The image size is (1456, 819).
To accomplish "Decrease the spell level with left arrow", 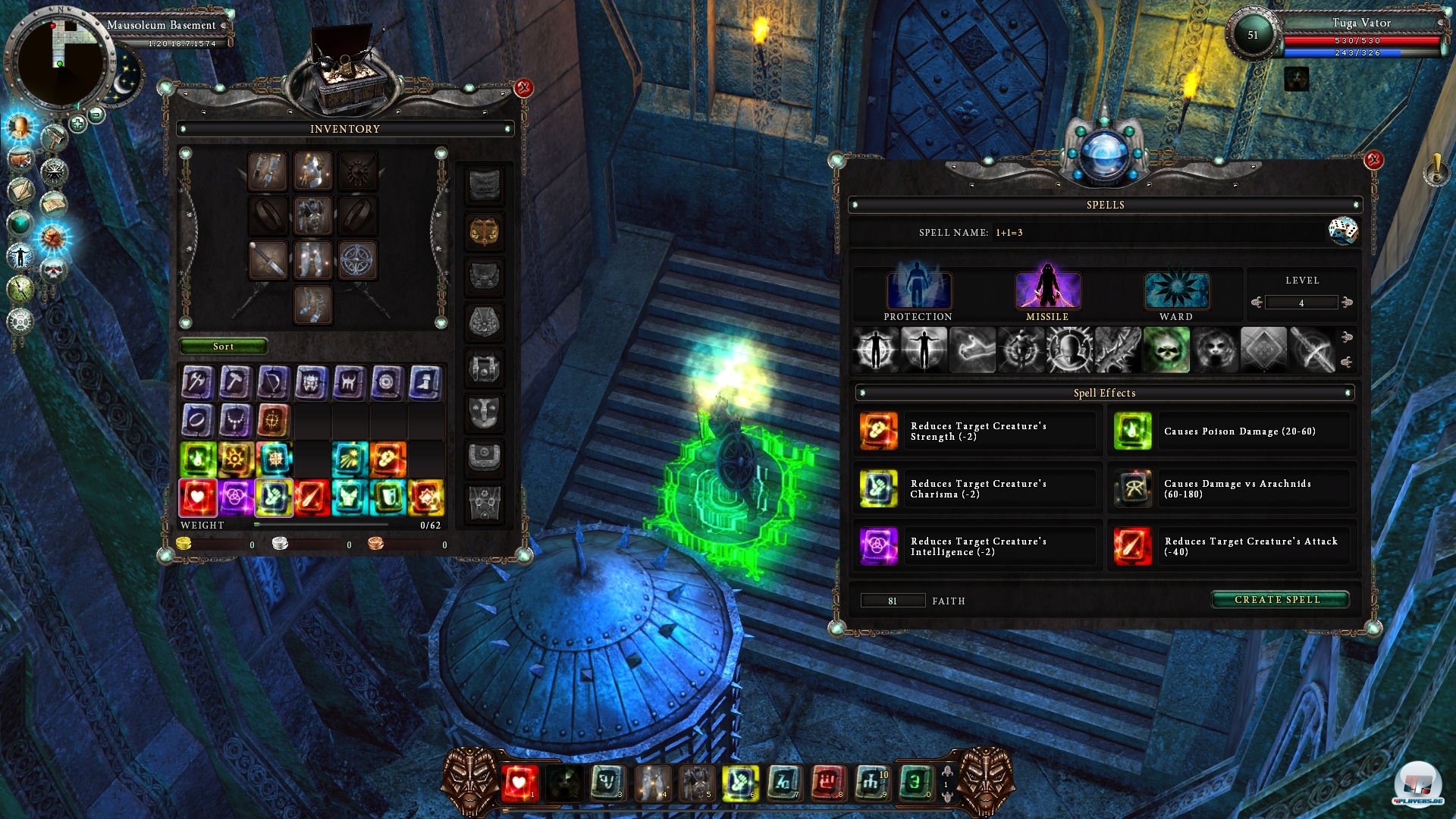I will point(1257,303).
